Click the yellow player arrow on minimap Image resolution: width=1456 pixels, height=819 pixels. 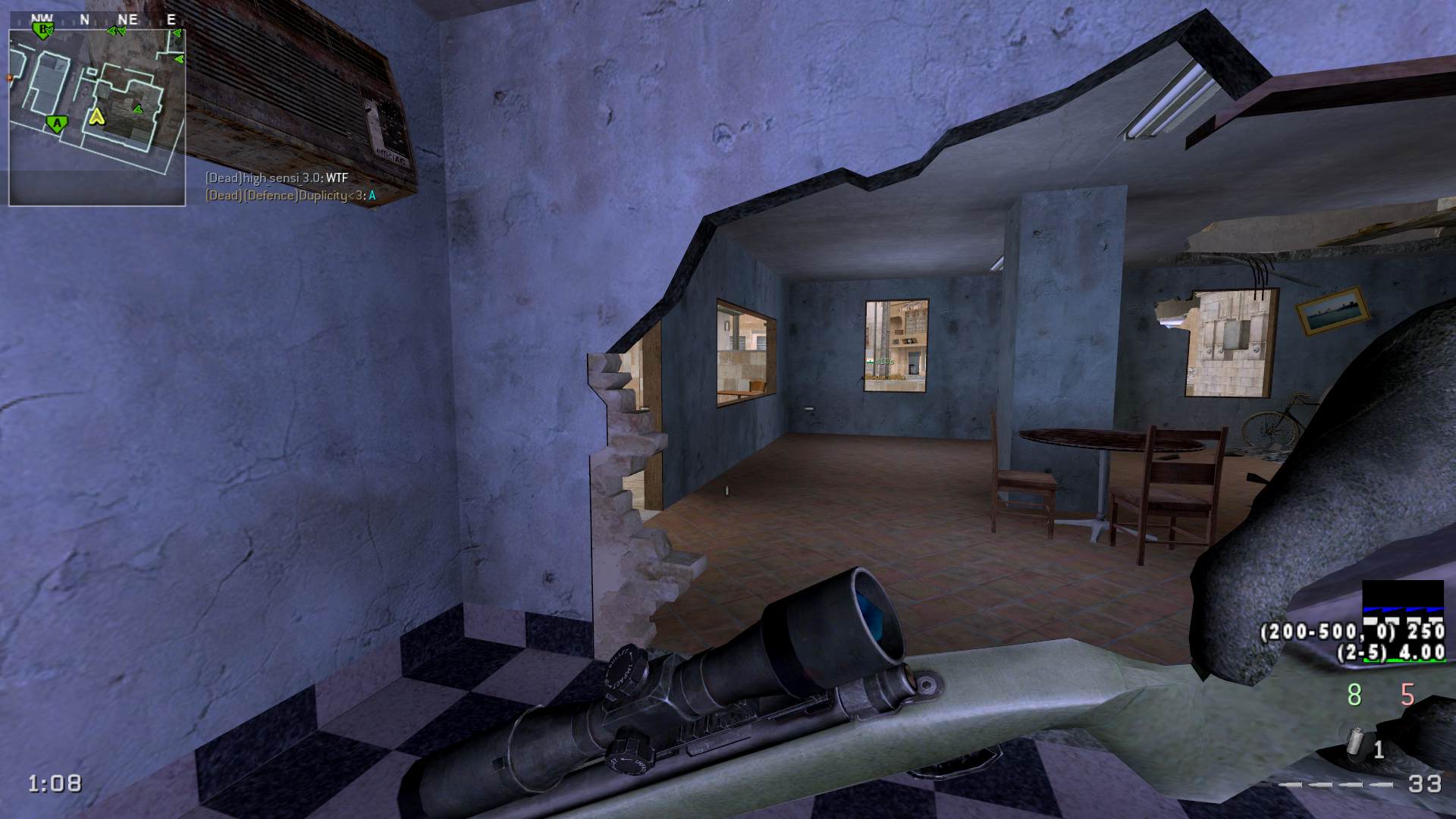pos(96,116)
